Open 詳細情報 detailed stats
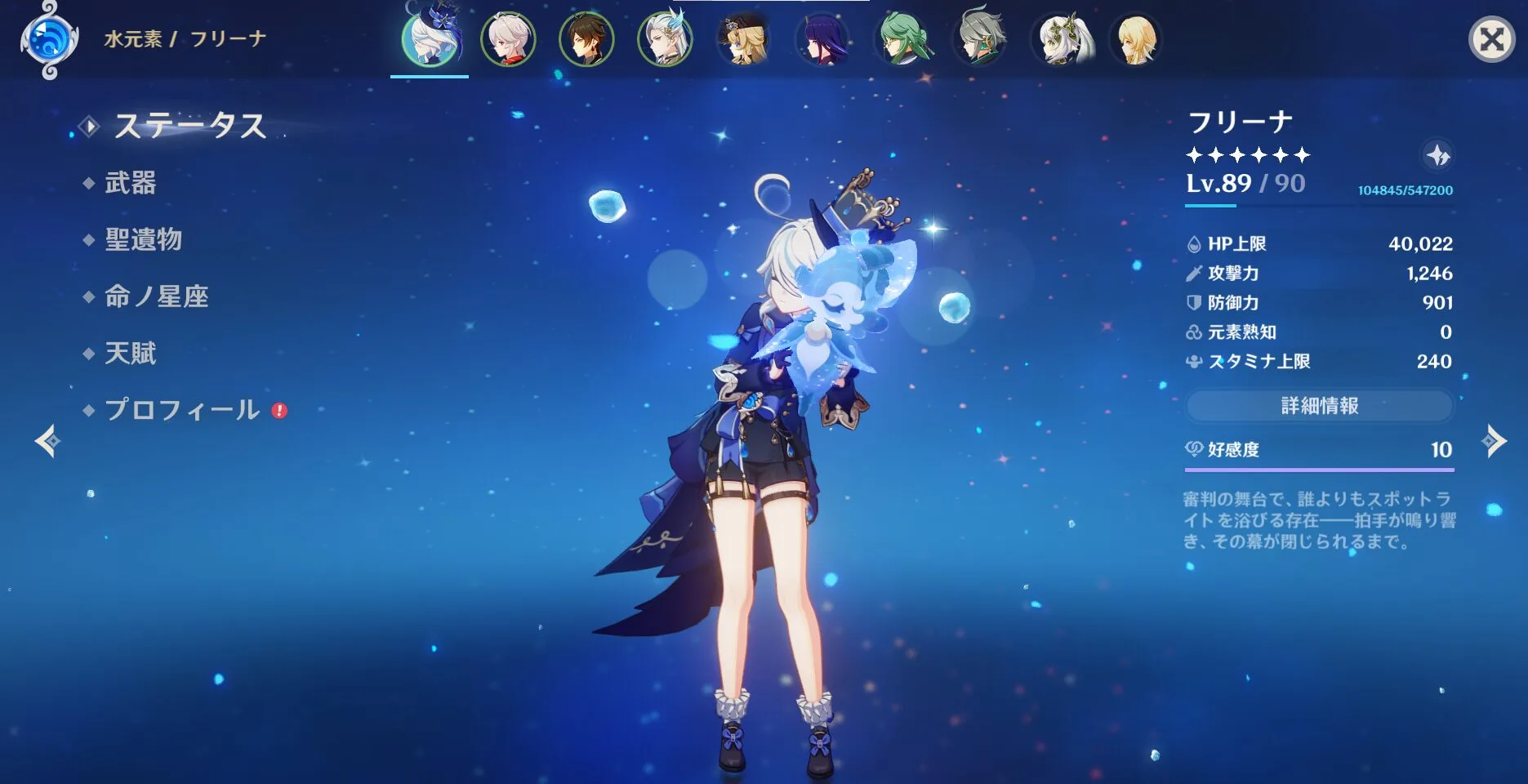This screenshot has width=1528, height=784. [1319, 406]
